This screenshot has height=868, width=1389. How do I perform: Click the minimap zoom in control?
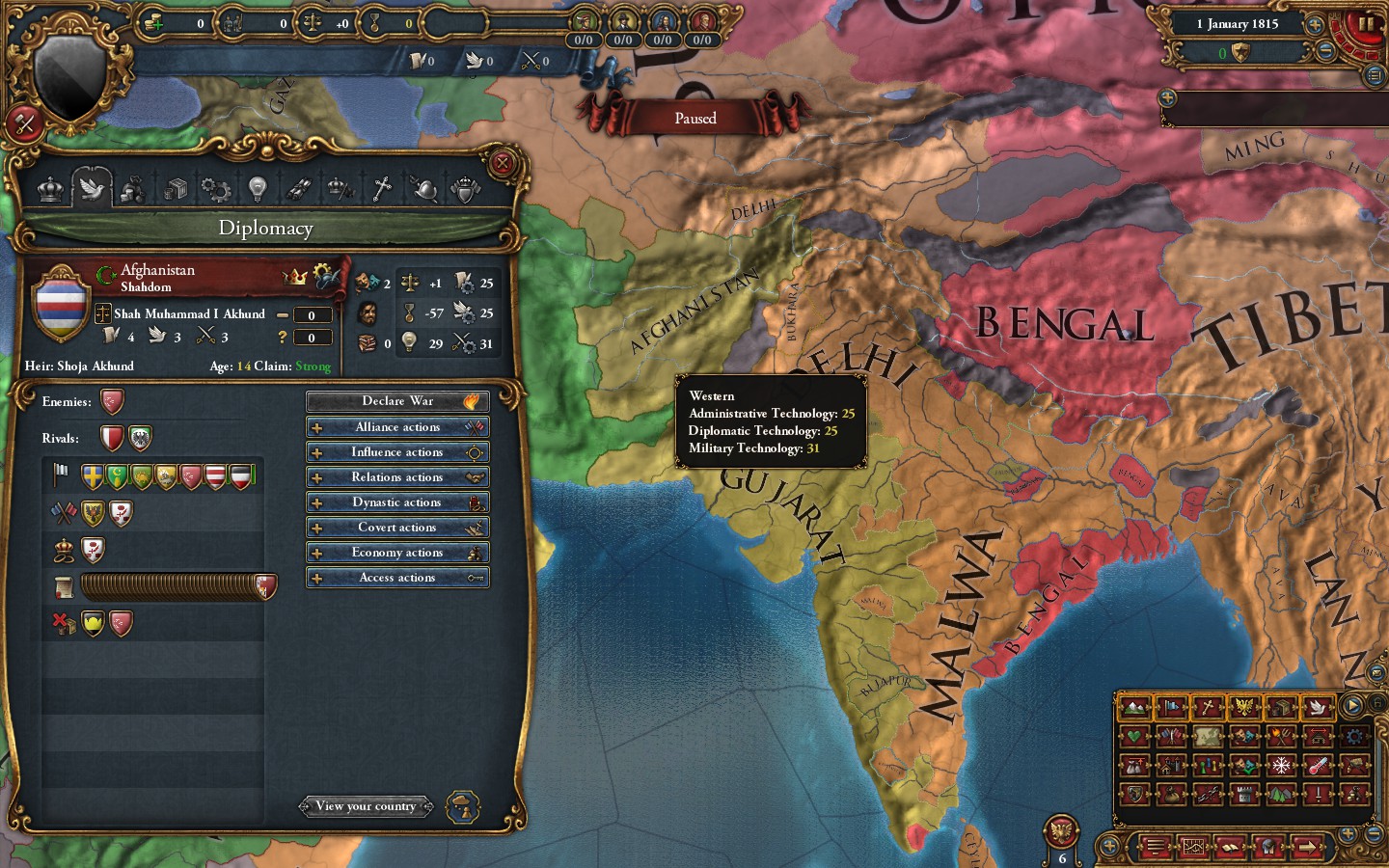1348,833
